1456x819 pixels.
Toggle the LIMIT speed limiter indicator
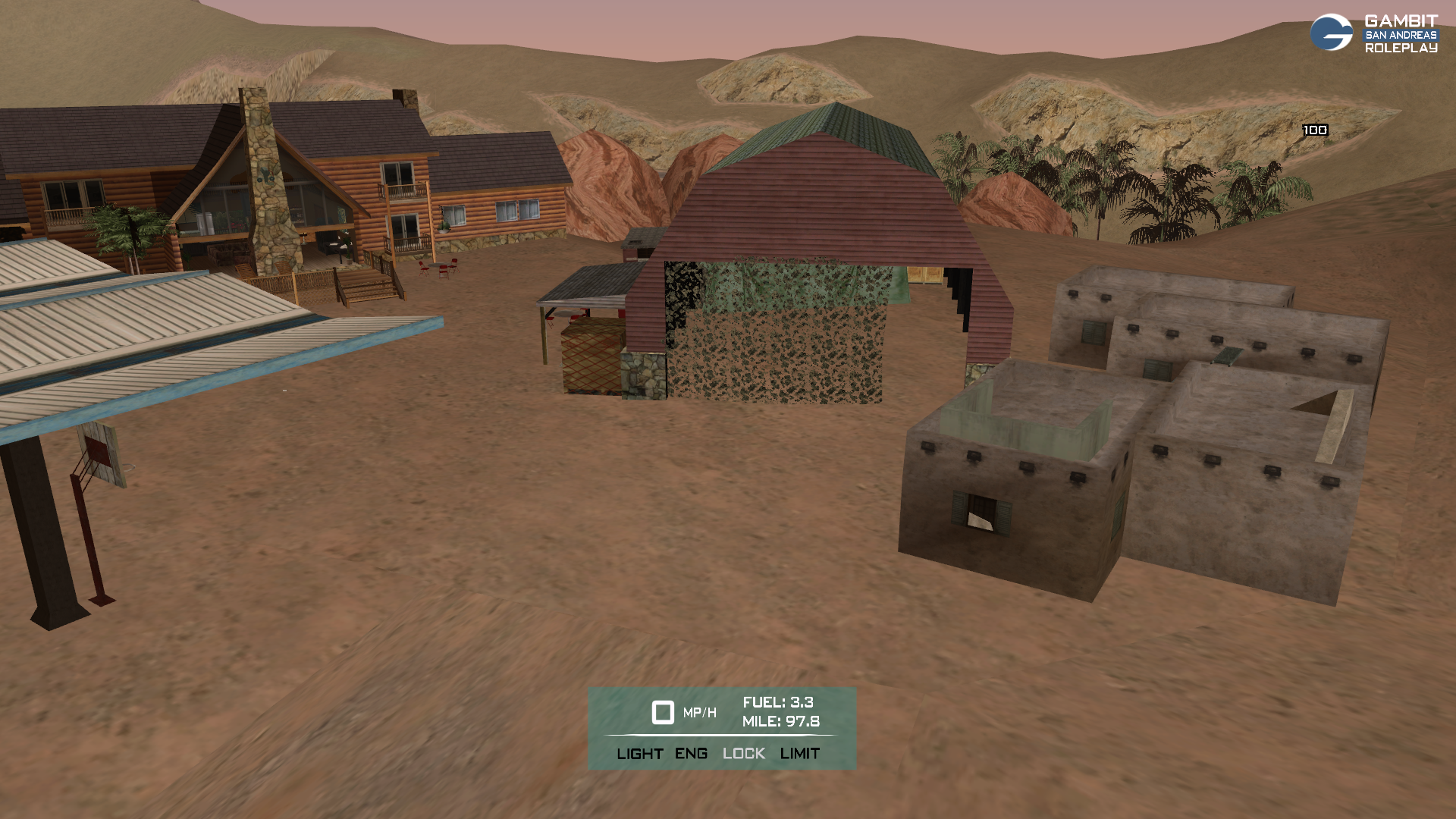tap(799, 754)
